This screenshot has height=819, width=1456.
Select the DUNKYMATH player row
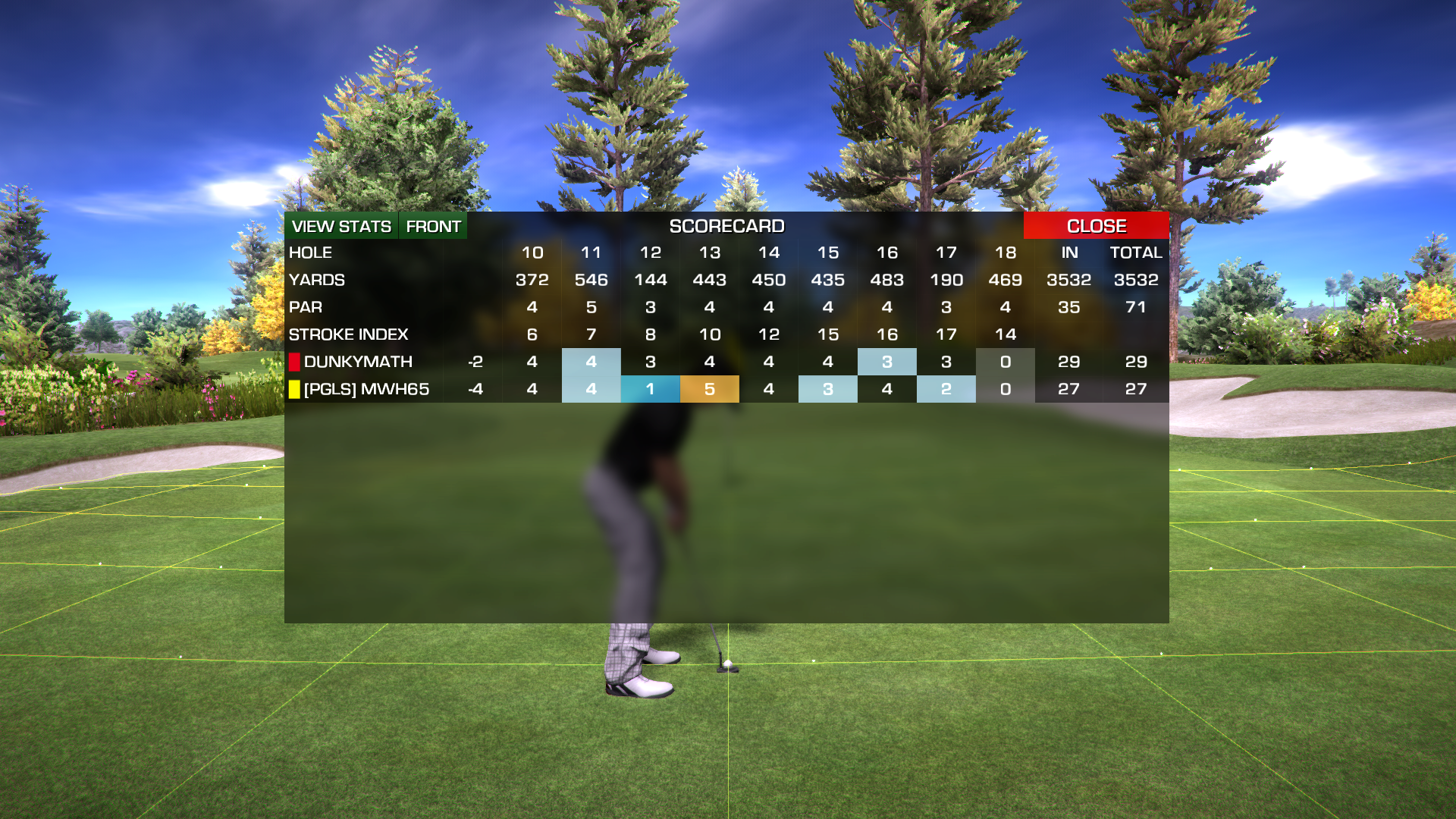click(x=358, y=362)
